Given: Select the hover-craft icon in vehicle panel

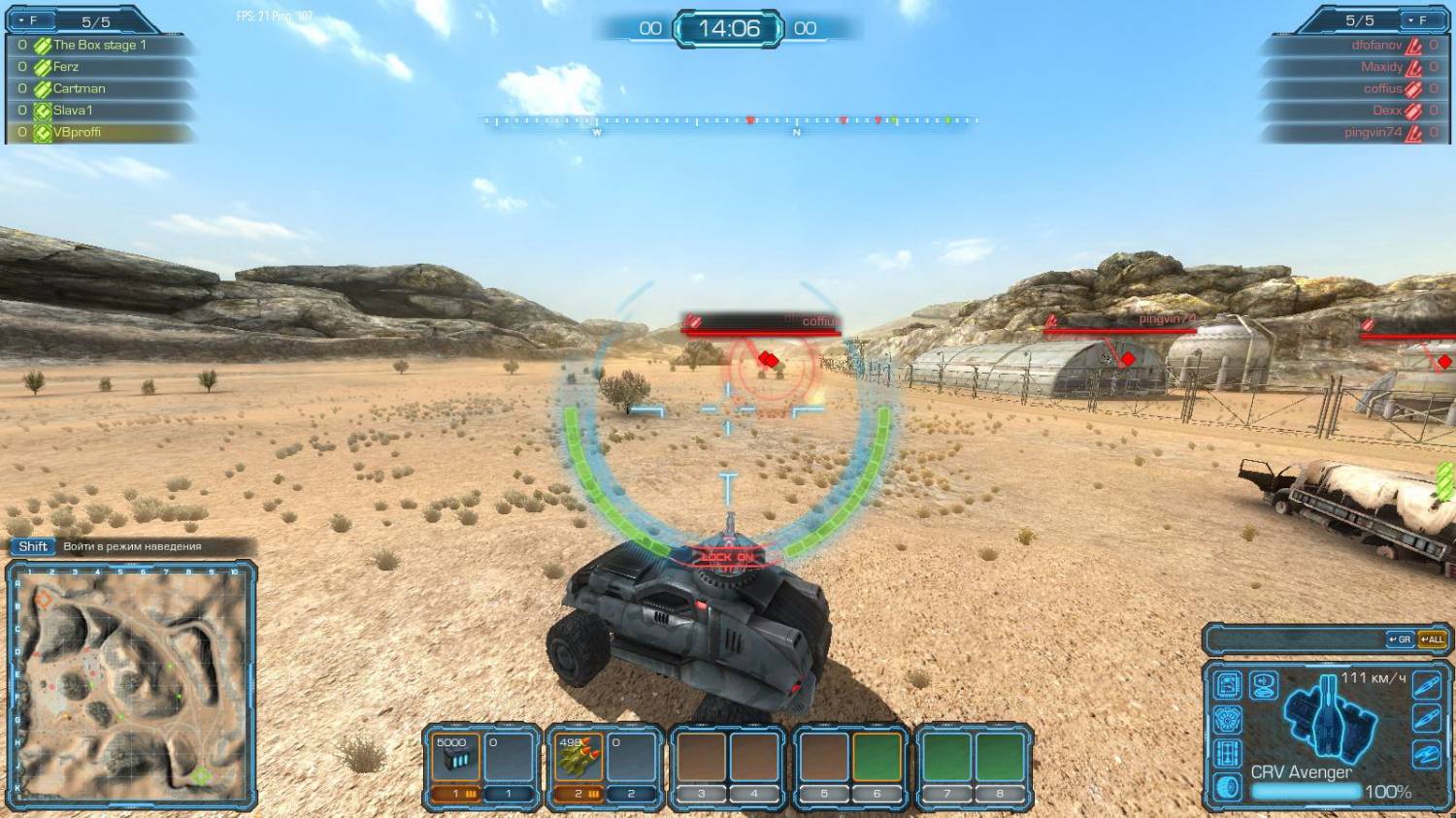Looking at the screenshot, I should pos(1426,753).
